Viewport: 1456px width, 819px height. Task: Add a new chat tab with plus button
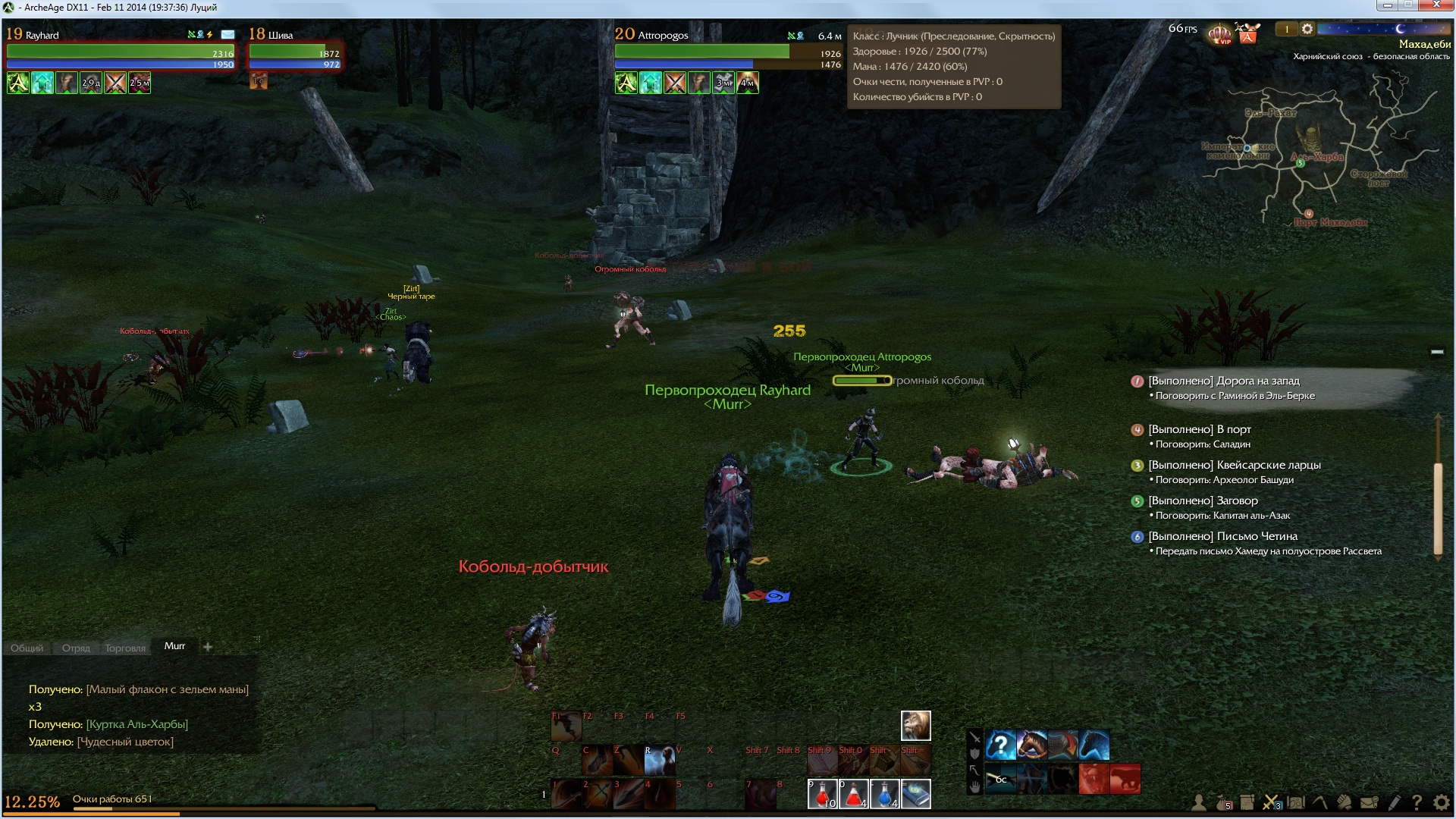(208, 647)
